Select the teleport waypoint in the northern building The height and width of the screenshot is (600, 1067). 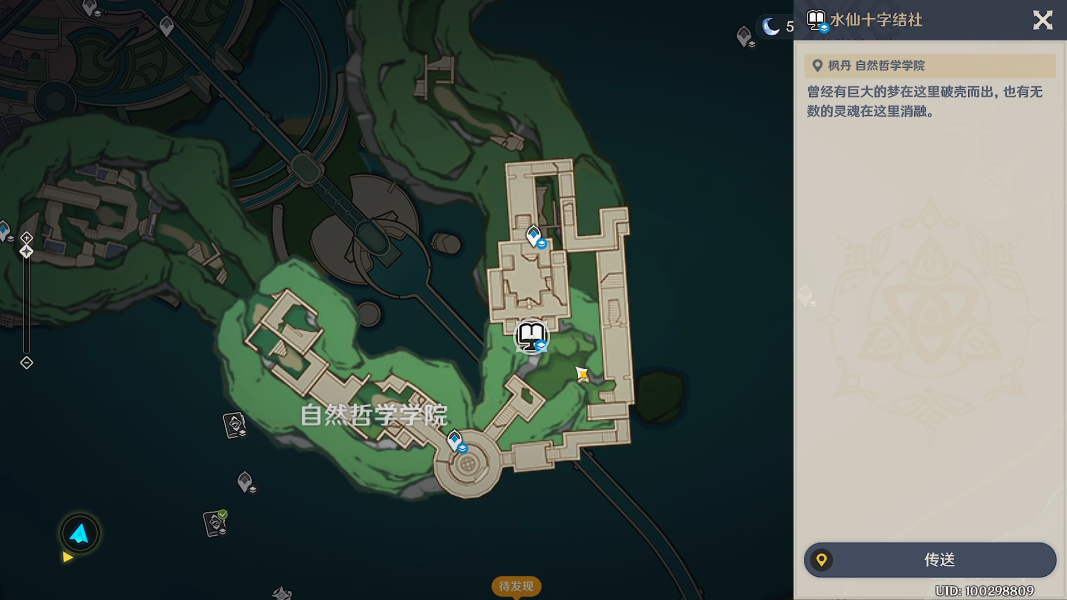[534, 236]
